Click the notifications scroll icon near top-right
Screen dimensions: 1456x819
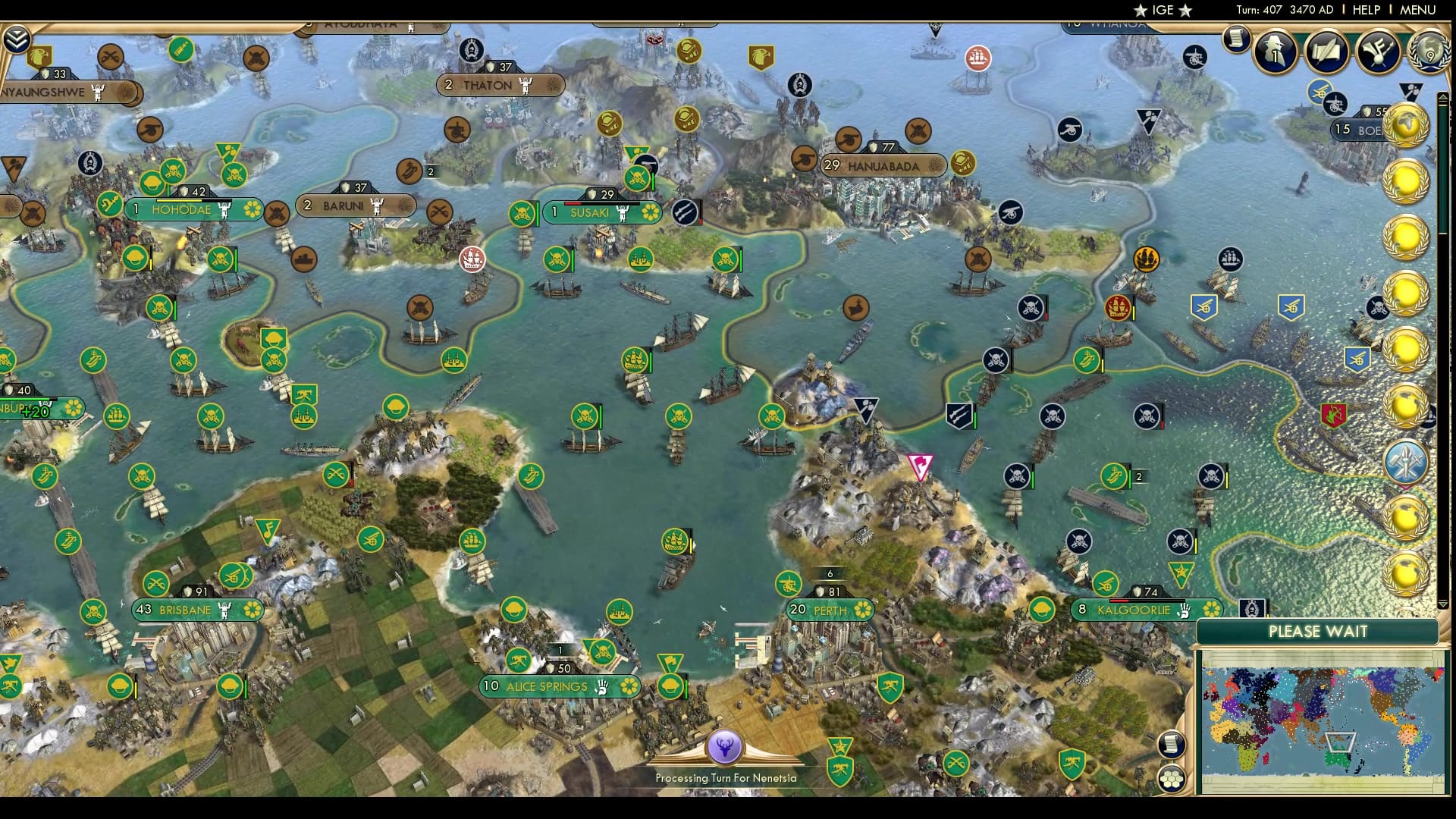pyautogui.click(x=1238, y=38)
